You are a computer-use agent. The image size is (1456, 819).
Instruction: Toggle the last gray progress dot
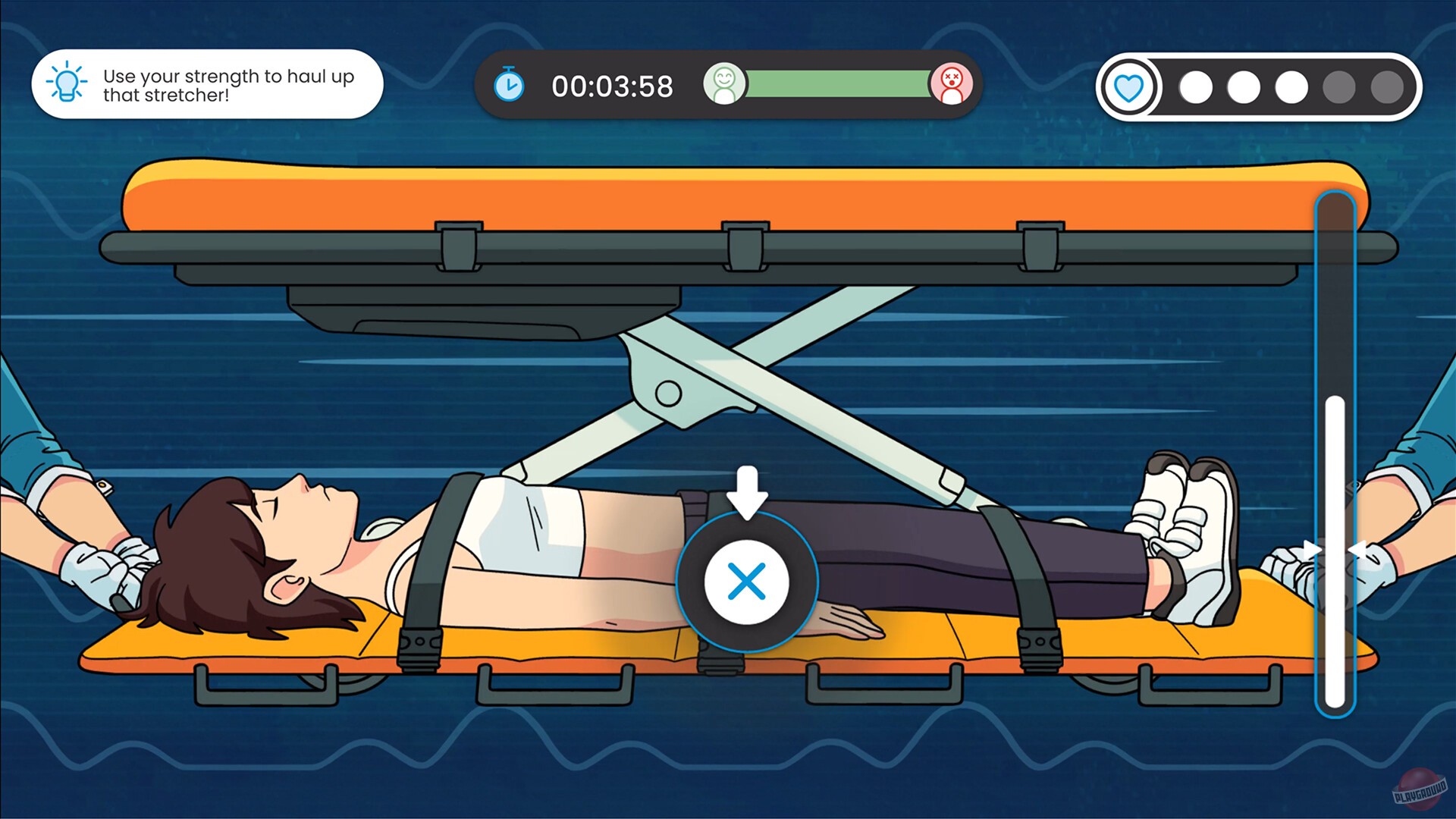1388,86
